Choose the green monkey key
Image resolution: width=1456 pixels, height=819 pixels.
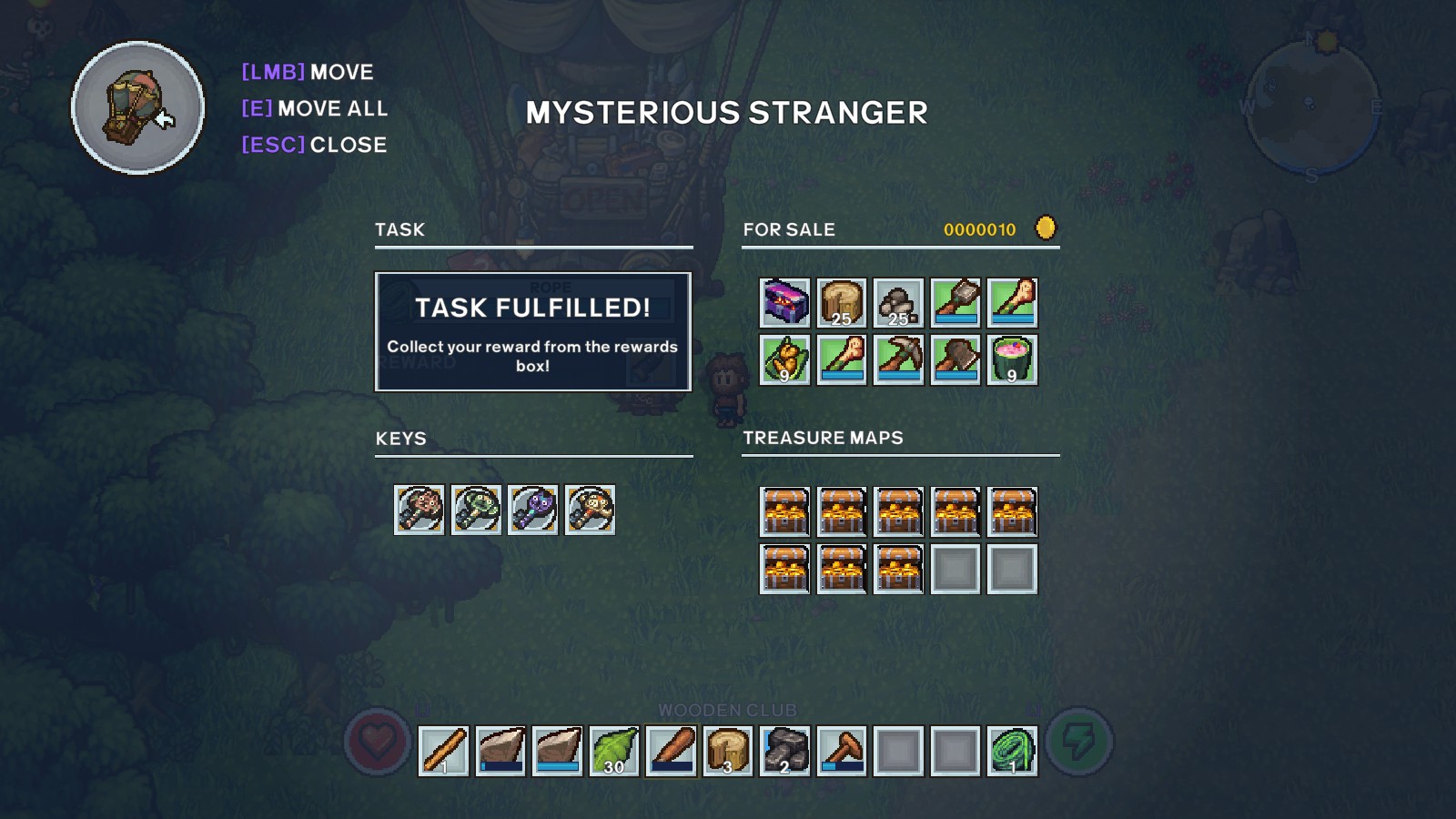click(477, 510)
